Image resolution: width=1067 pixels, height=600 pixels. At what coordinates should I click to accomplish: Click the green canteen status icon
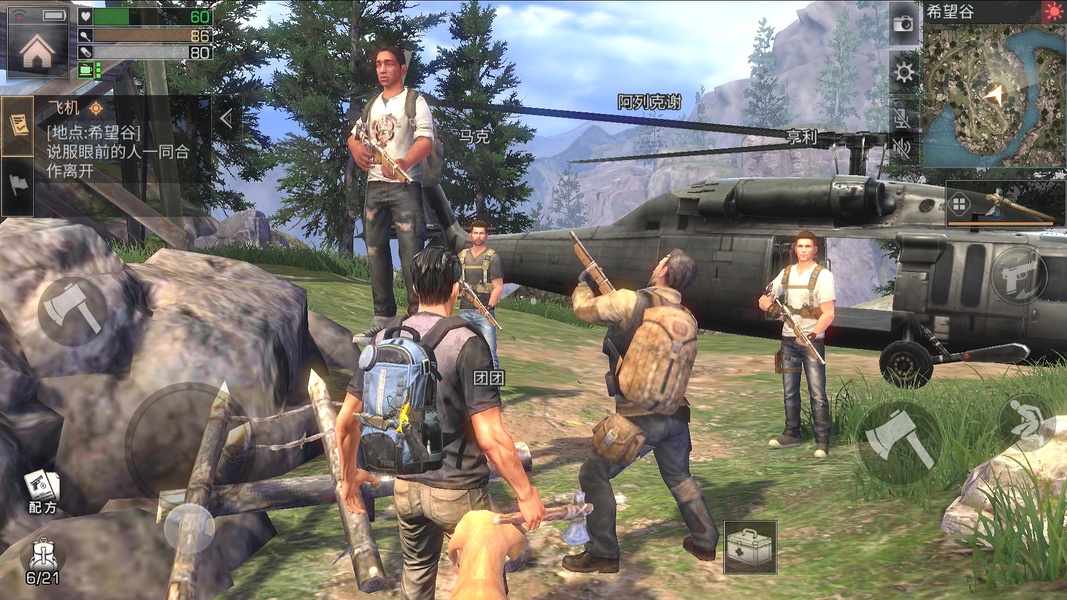click(x=89, y=69)
